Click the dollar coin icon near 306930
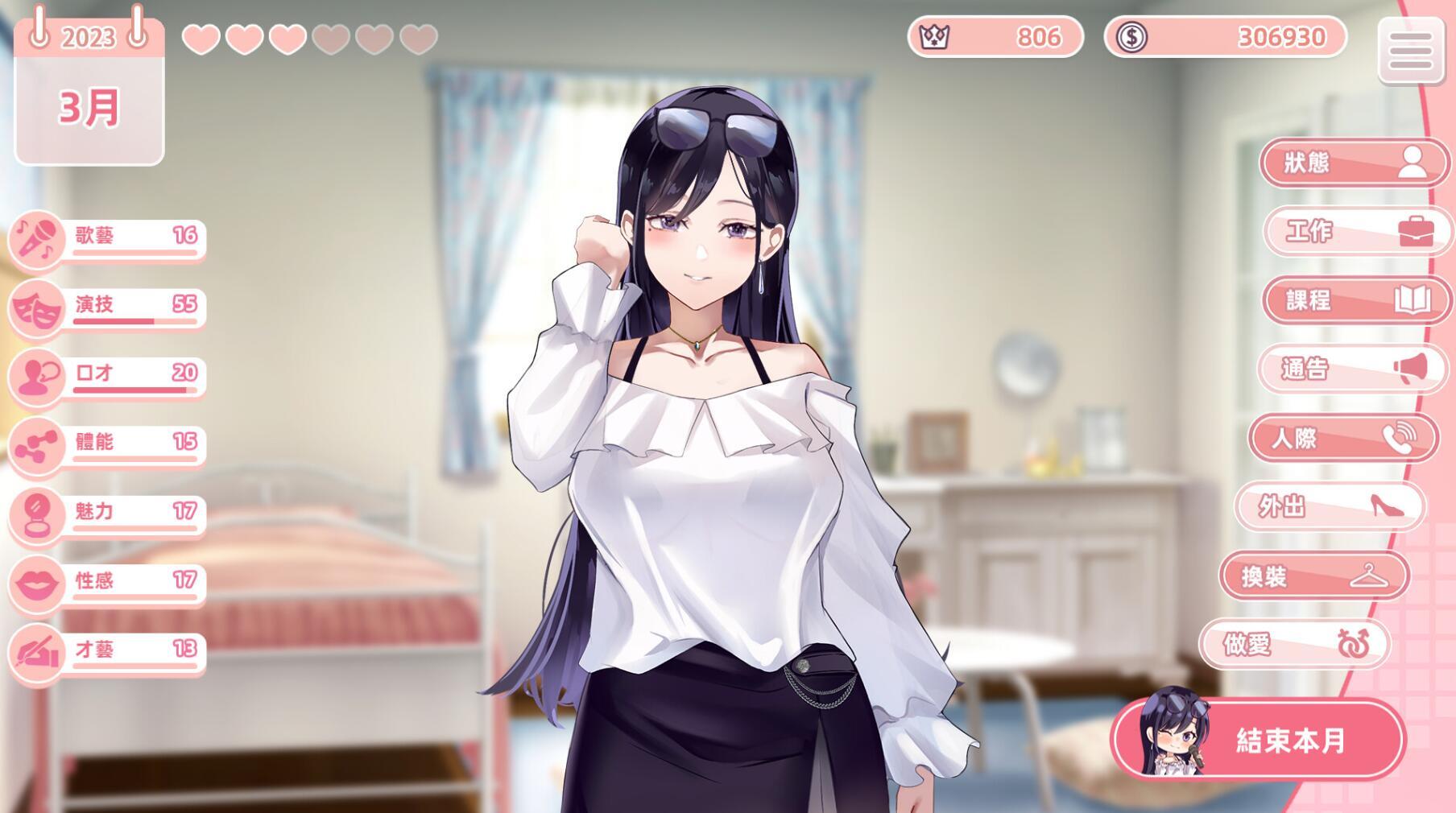1456x813 pixels. tap(1130, 35)
